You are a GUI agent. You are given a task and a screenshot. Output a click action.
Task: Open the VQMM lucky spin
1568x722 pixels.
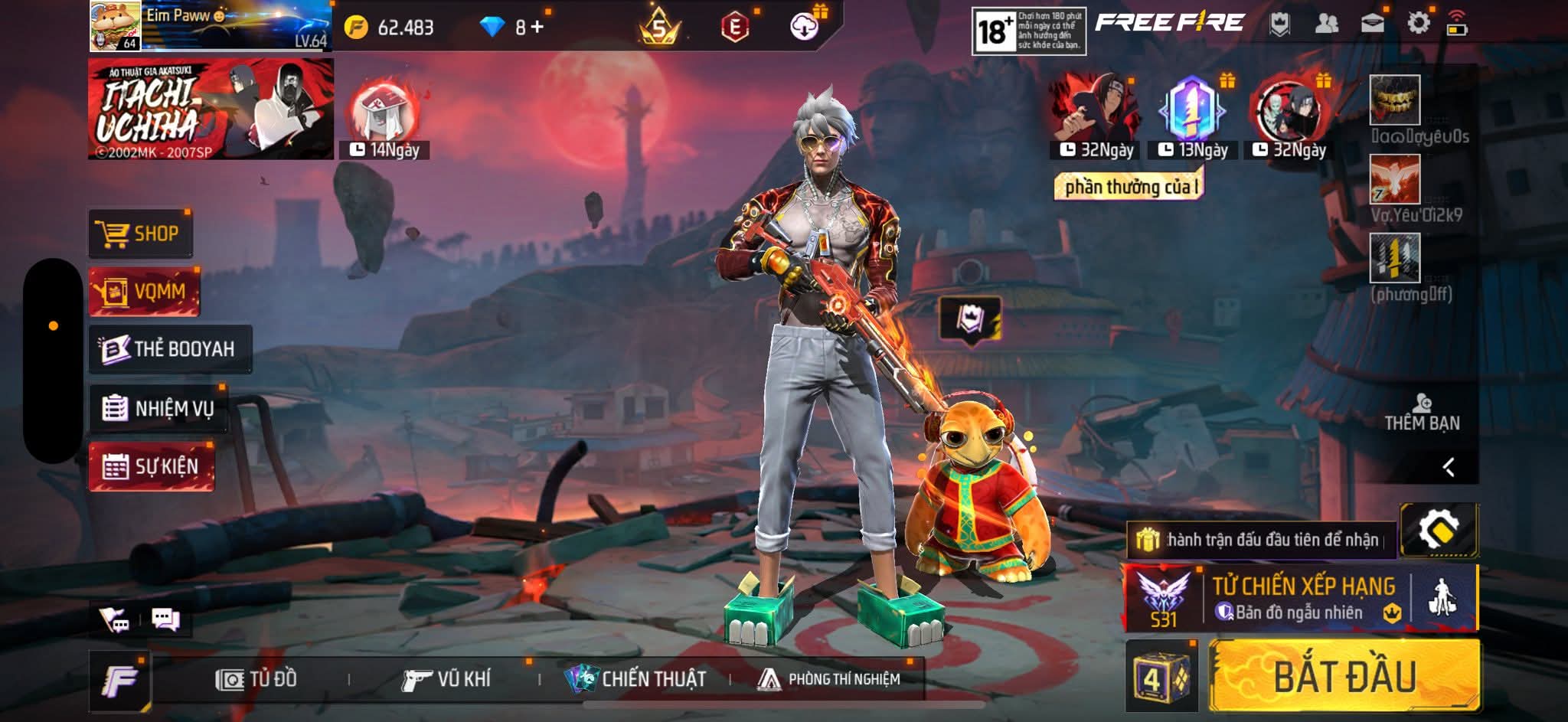pyautogui.click(x=144, y=292)
